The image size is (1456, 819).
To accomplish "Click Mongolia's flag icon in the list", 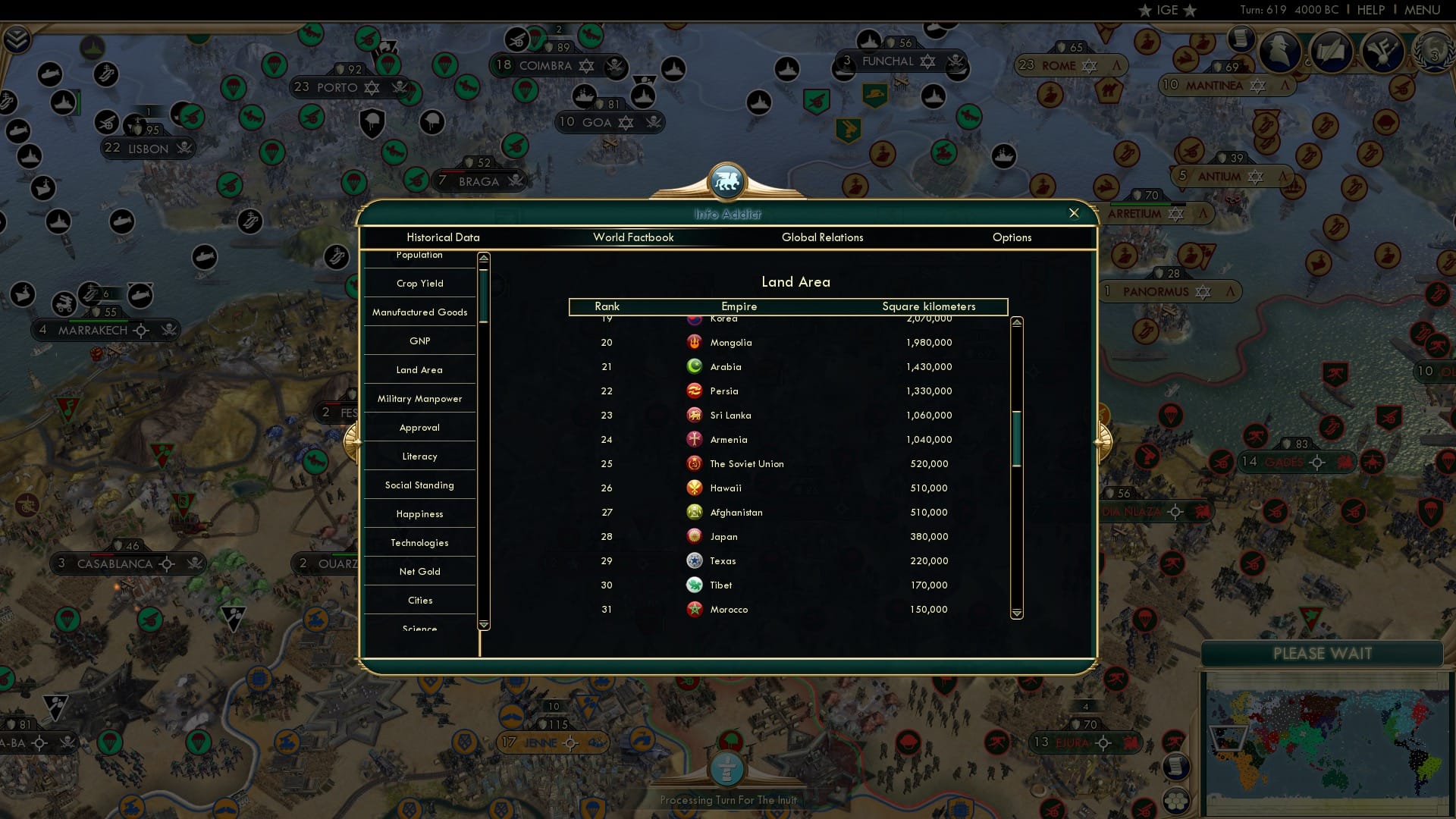I will pyautogui.click(x=695, y=342).
